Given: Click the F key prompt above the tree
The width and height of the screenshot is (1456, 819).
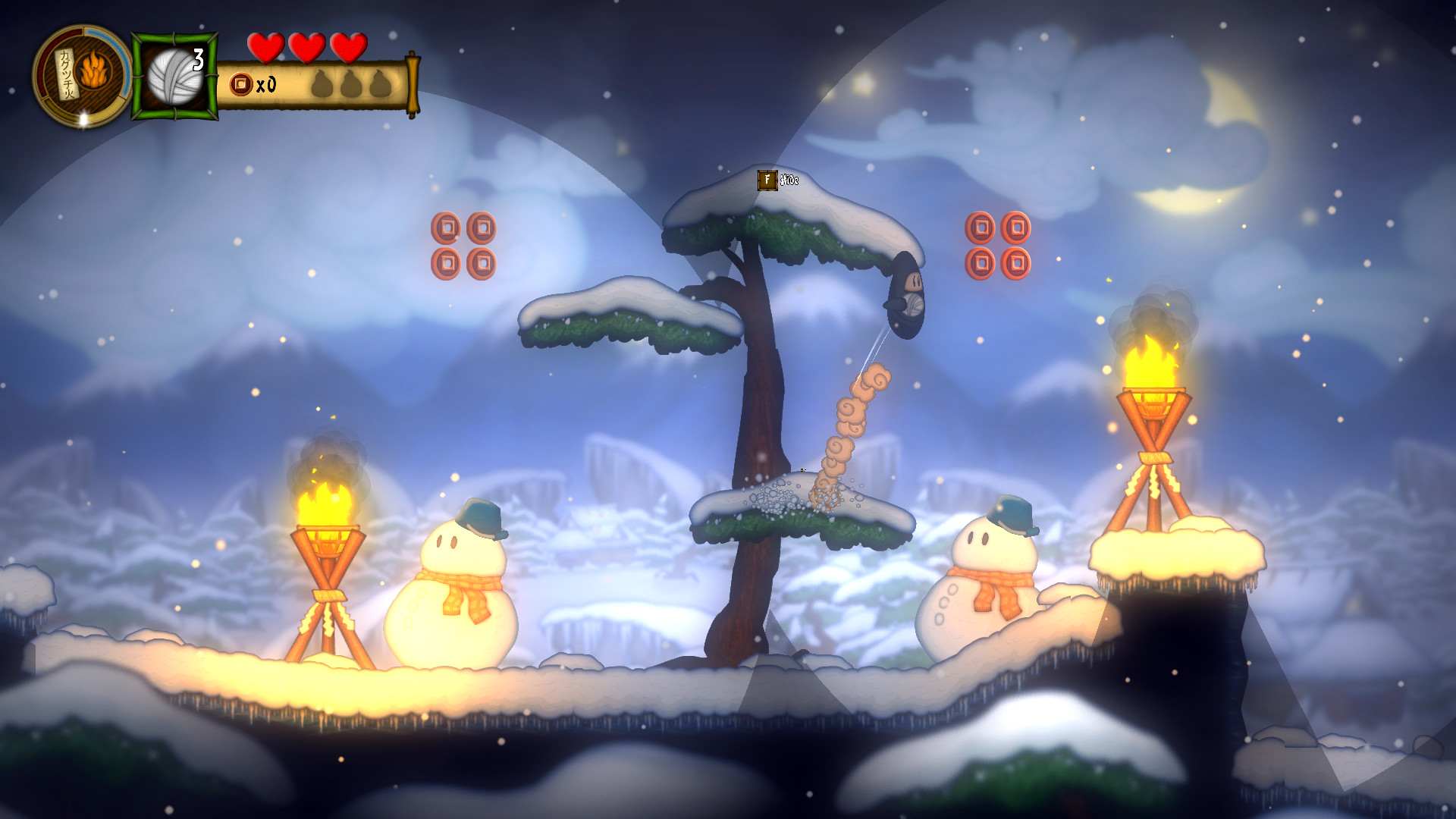Looking at the screenshot, I should click(x=767, y=180).
